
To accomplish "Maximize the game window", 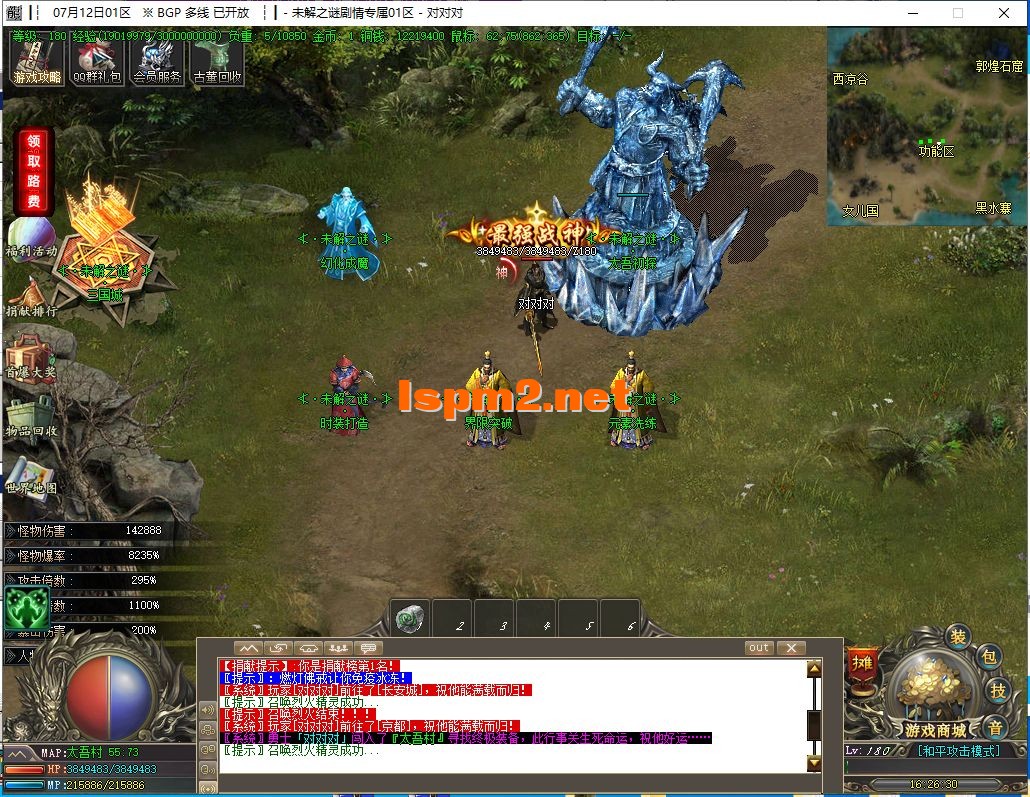I will click(958, 13).
